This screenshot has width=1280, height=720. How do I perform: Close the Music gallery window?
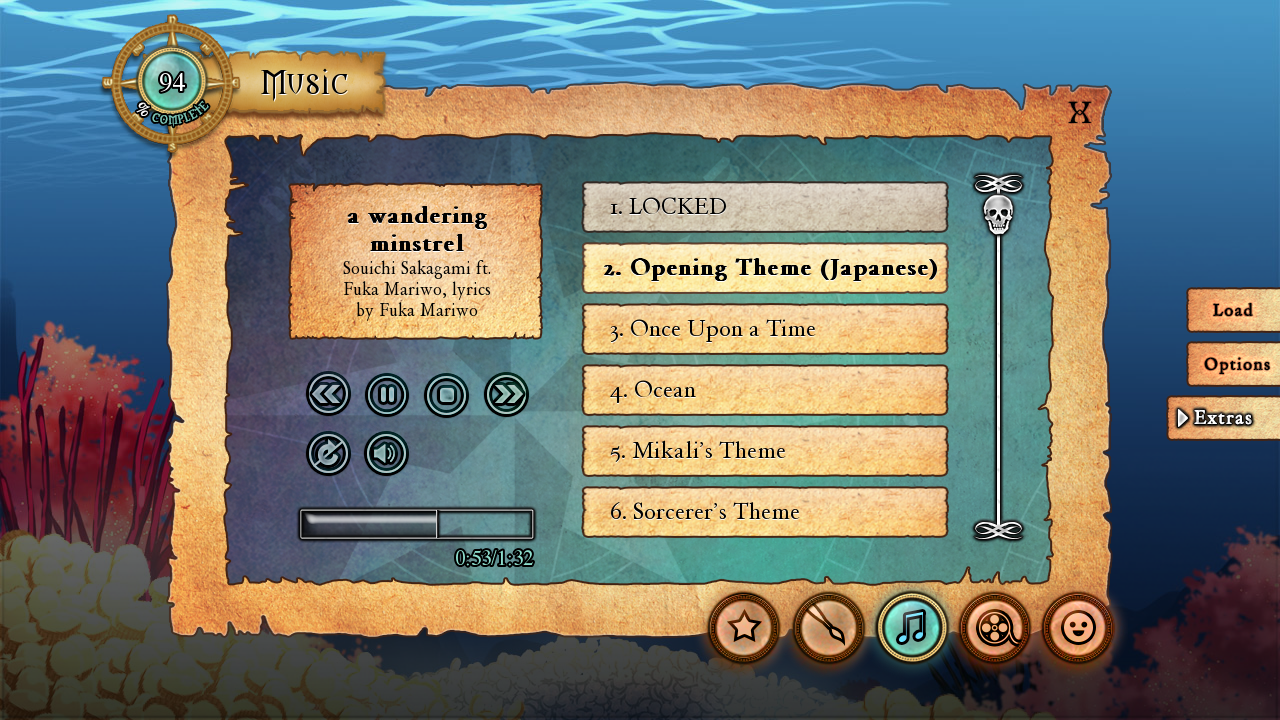1079,112
